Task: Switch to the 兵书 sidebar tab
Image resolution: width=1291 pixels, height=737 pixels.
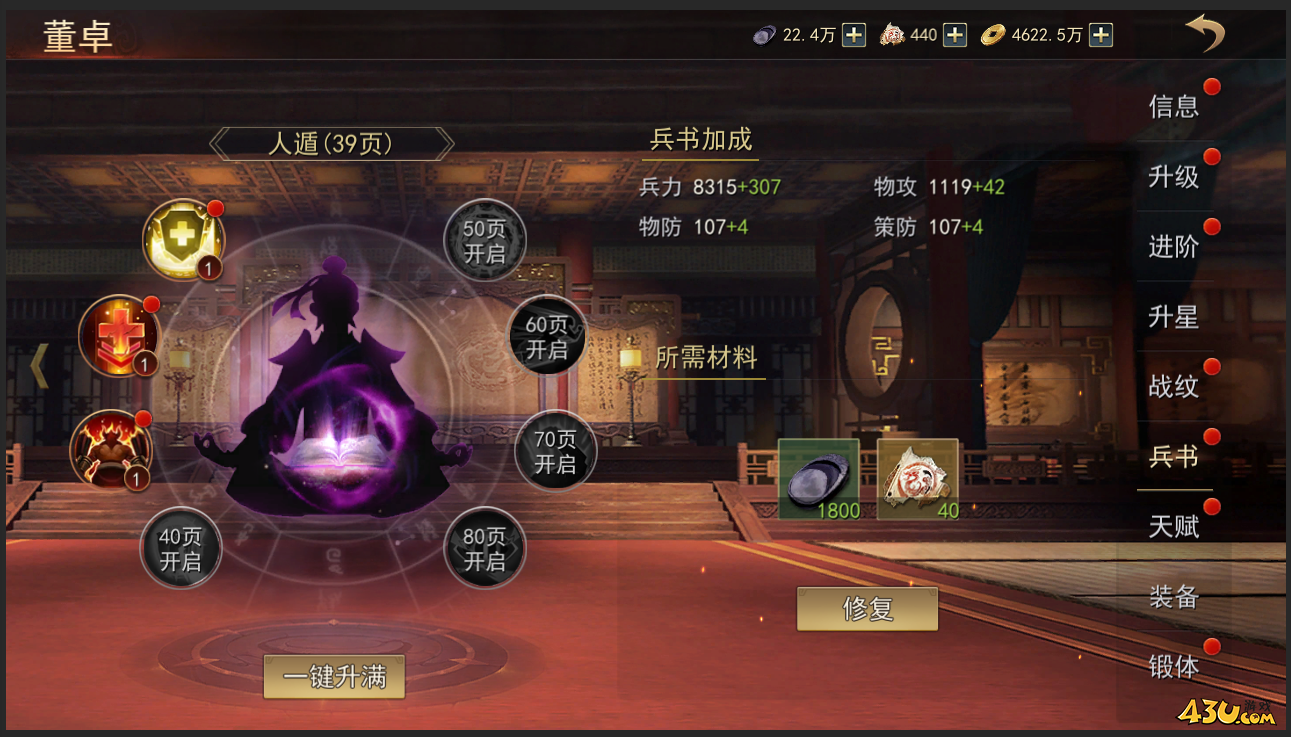Action: 1174,457
